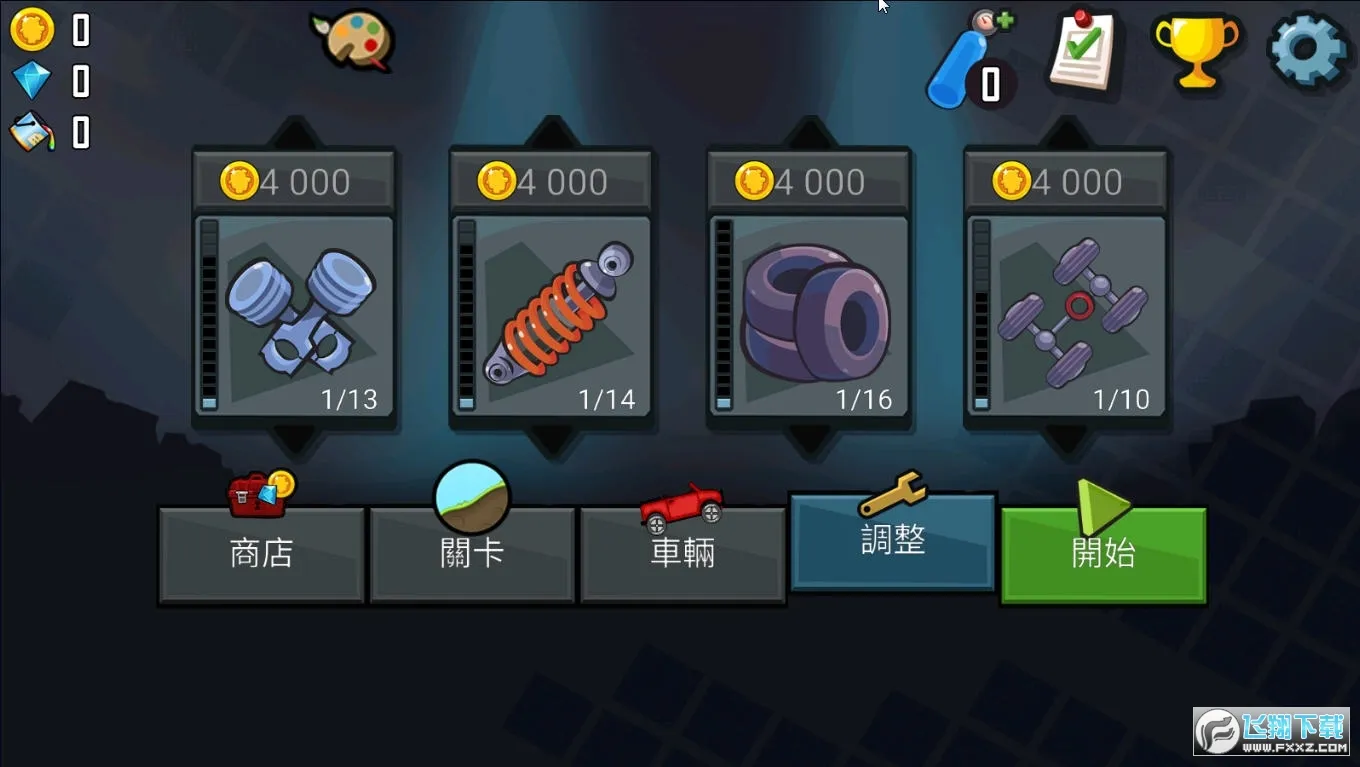Open the paint palette customization menu

(x=356, y=42)
